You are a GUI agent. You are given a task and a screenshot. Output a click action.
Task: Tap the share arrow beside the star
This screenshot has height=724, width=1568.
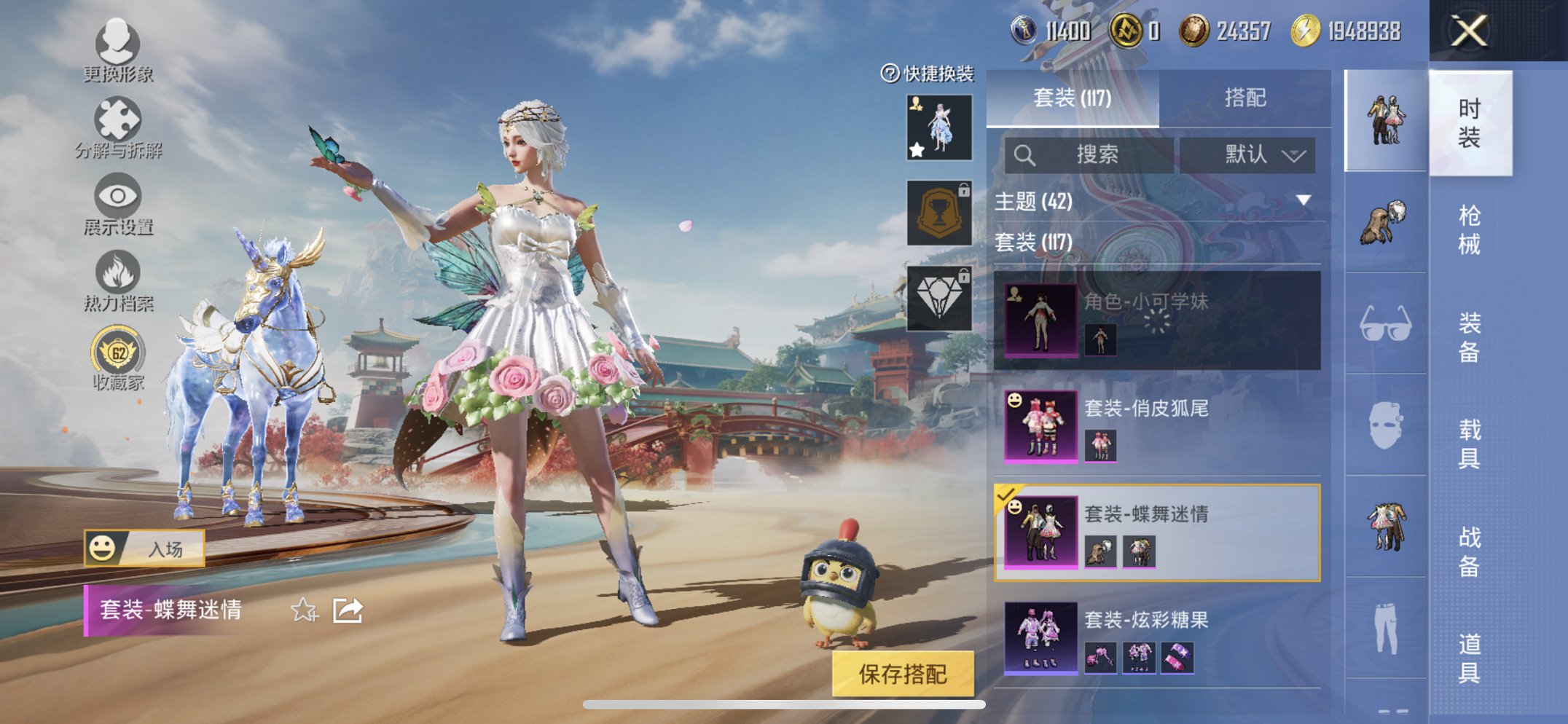click(x=348, y=610)
